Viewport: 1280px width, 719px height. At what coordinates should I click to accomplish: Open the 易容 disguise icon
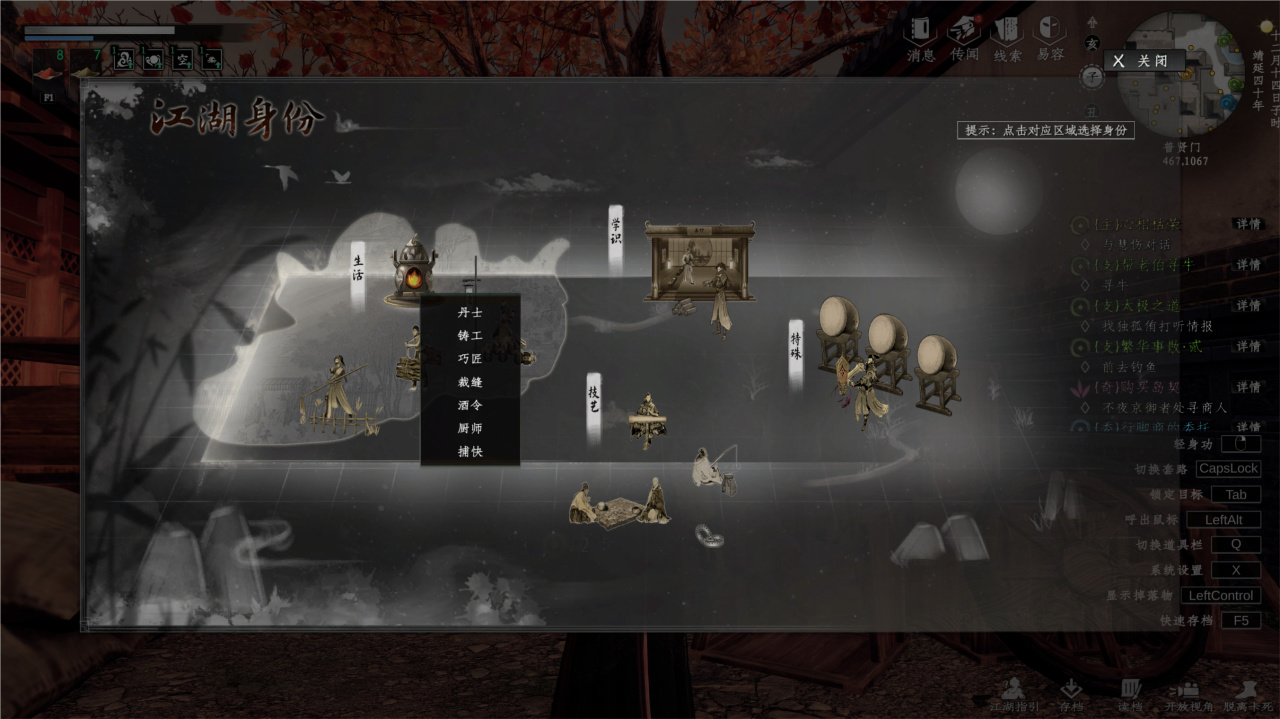1050,36
